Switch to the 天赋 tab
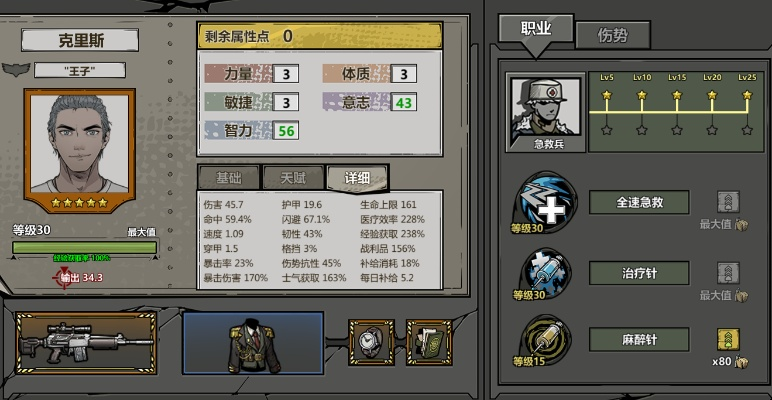 pyautogui.click(x=292, y=178)
